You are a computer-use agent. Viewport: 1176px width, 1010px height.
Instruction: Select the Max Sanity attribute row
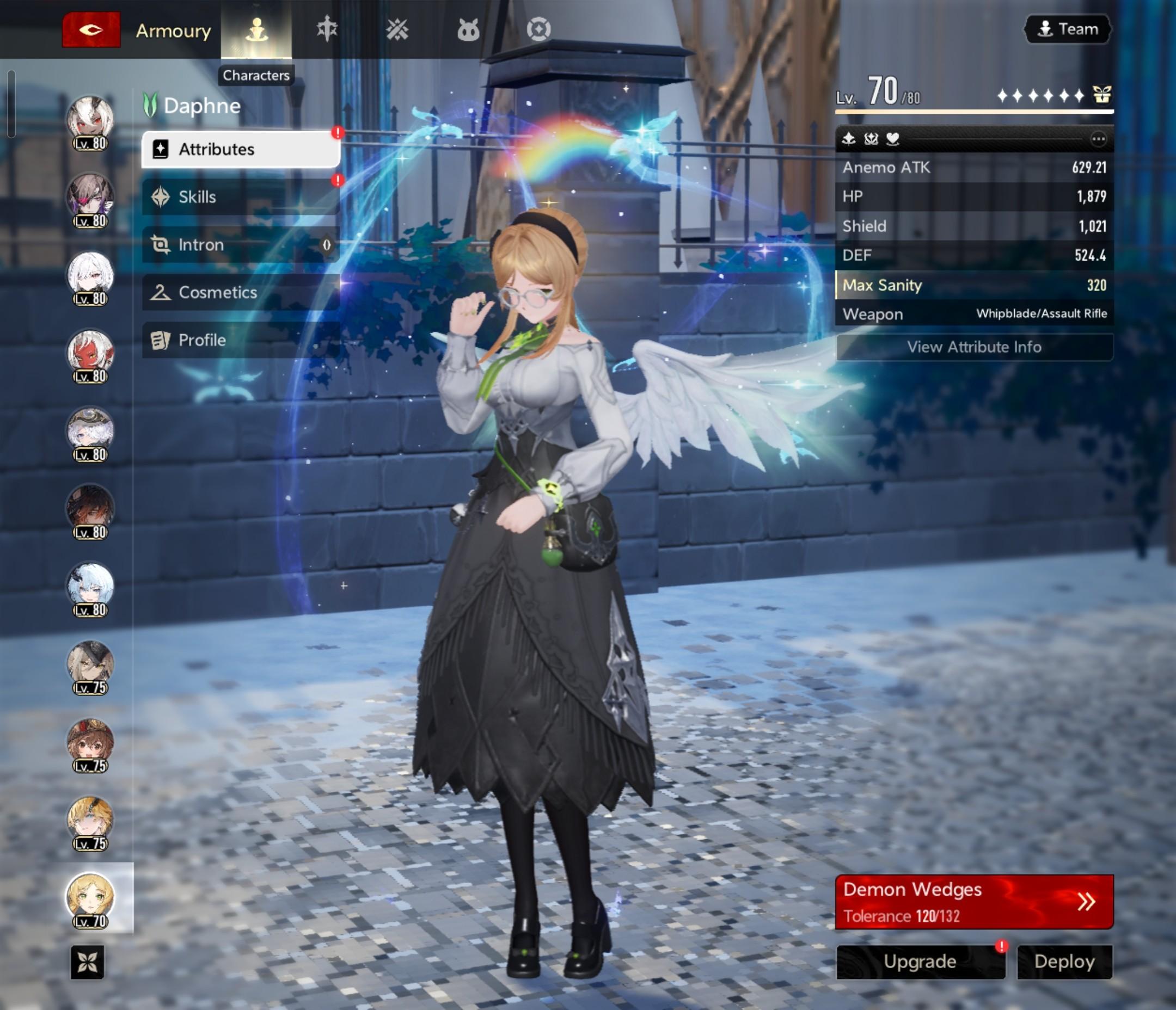click(x=974, y=285)
